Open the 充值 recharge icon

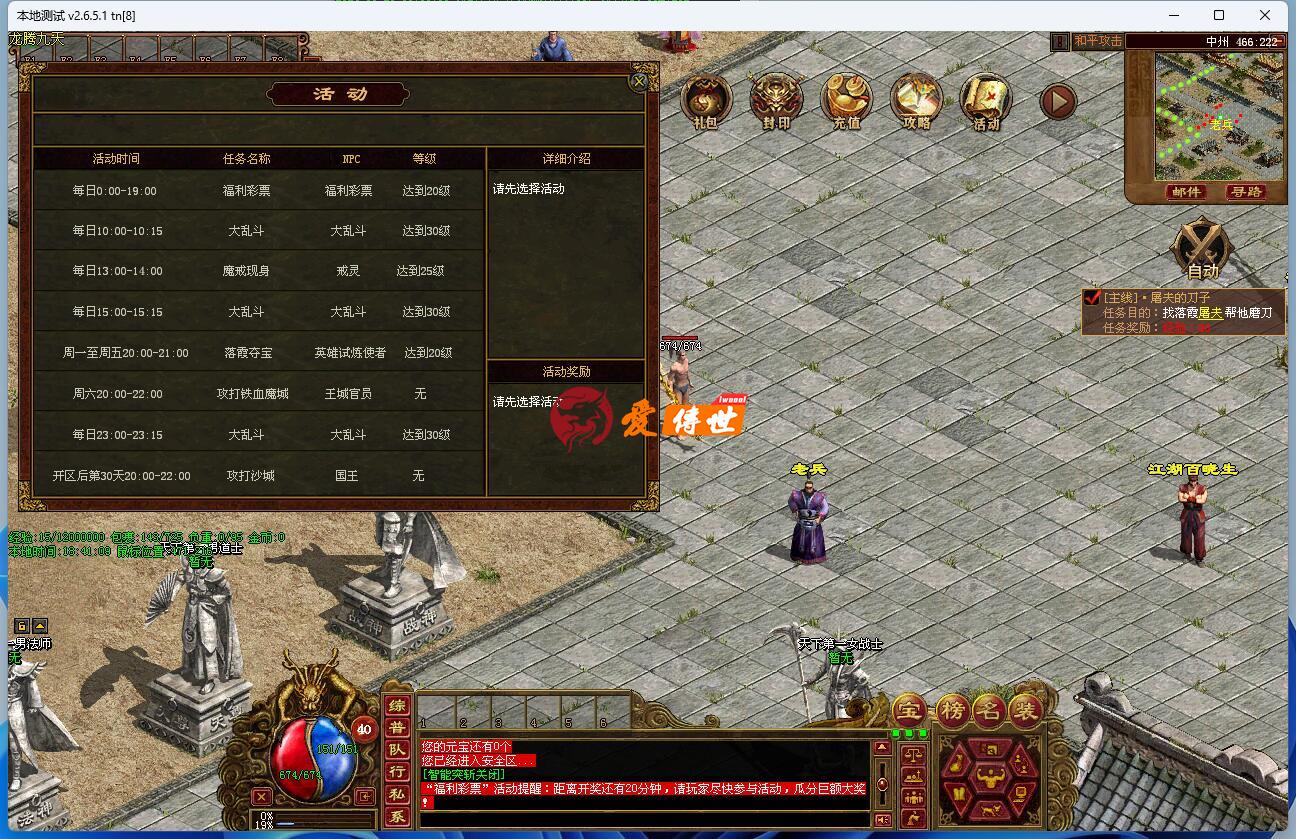(845, 100)
